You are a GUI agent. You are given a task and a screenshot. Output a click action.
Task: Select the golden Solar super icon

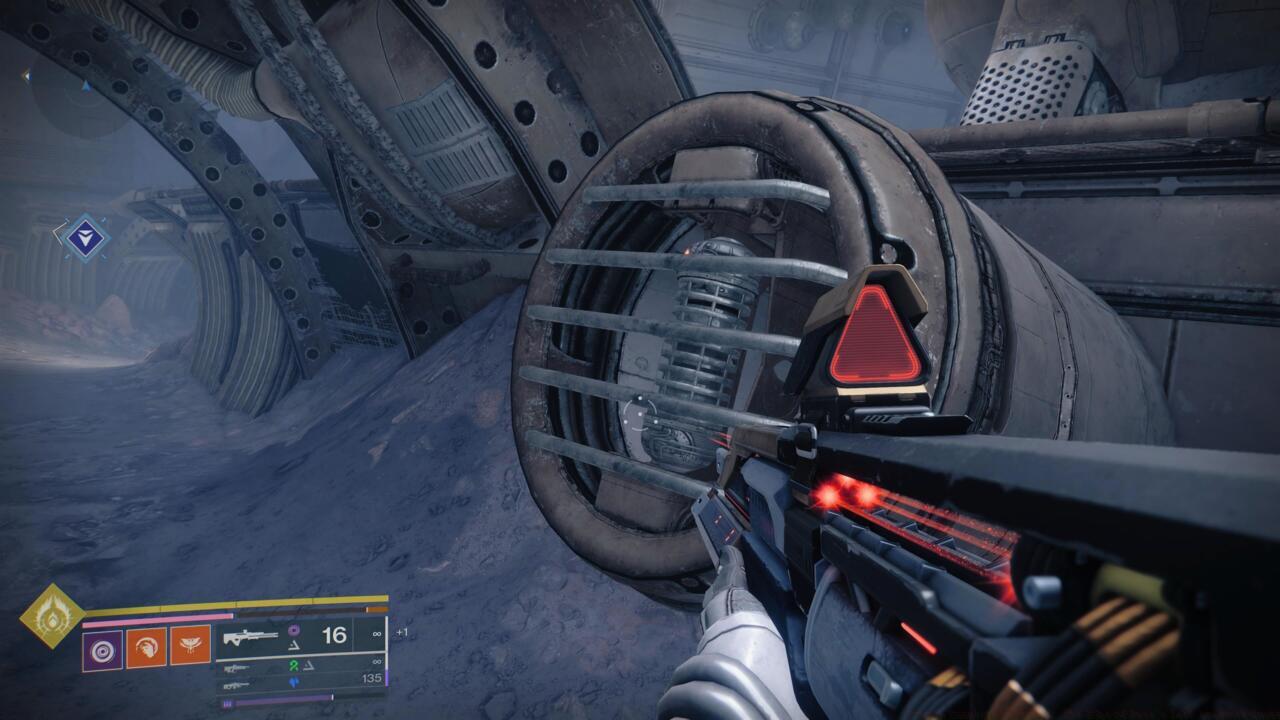point(51,616)
